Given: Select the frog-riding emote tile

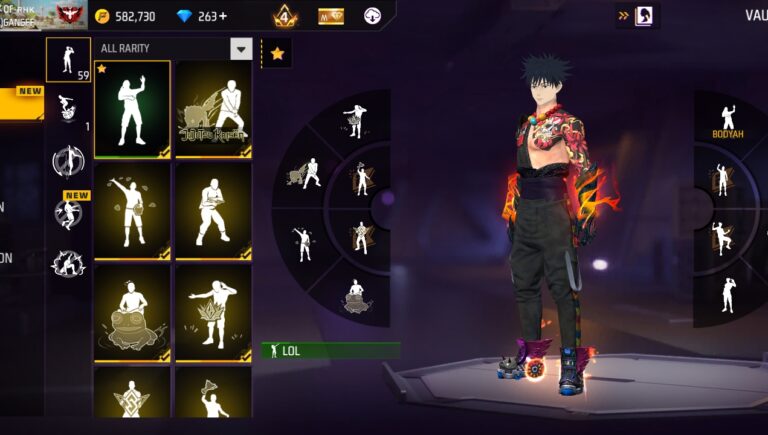Looking at the screenshot, I should coord(132,311).
